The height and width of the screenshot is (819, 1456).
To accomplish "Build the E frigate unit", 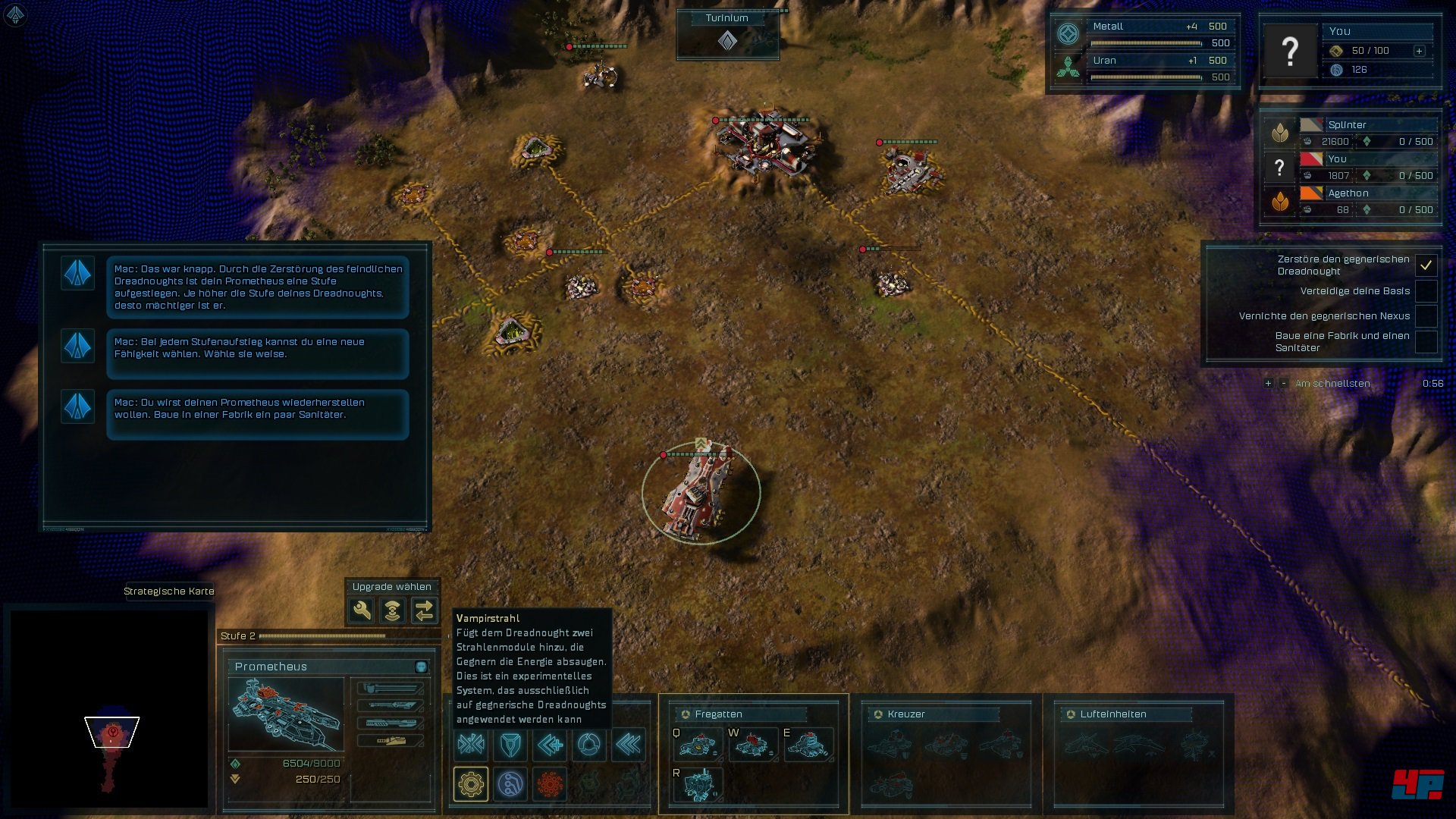I will pyautogui.click(x=808, y=745).
